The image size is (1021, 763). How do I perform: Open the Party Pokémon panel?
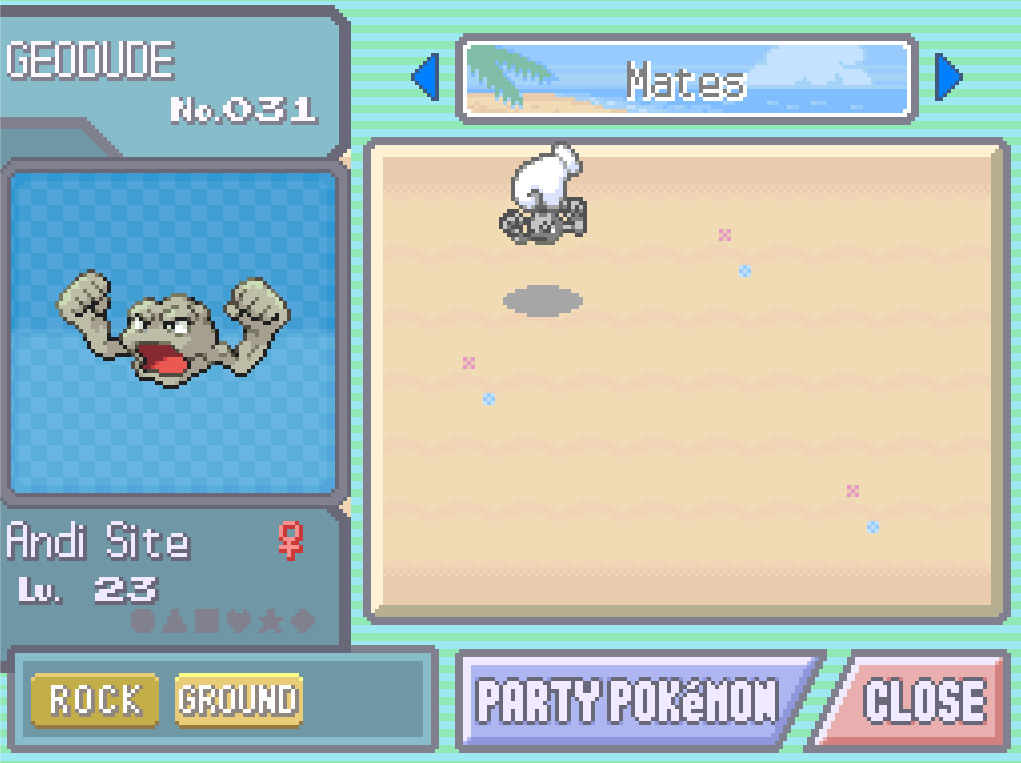click(x=628, y=701)
